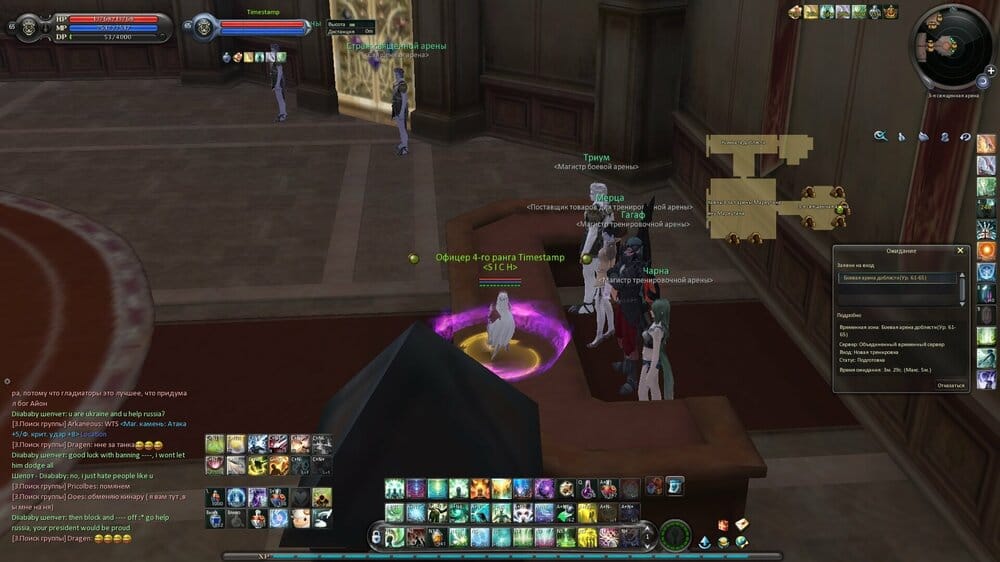1000x562 pixels.
Task: Click the red crown buff icon
Action: [x=890, y=12]
